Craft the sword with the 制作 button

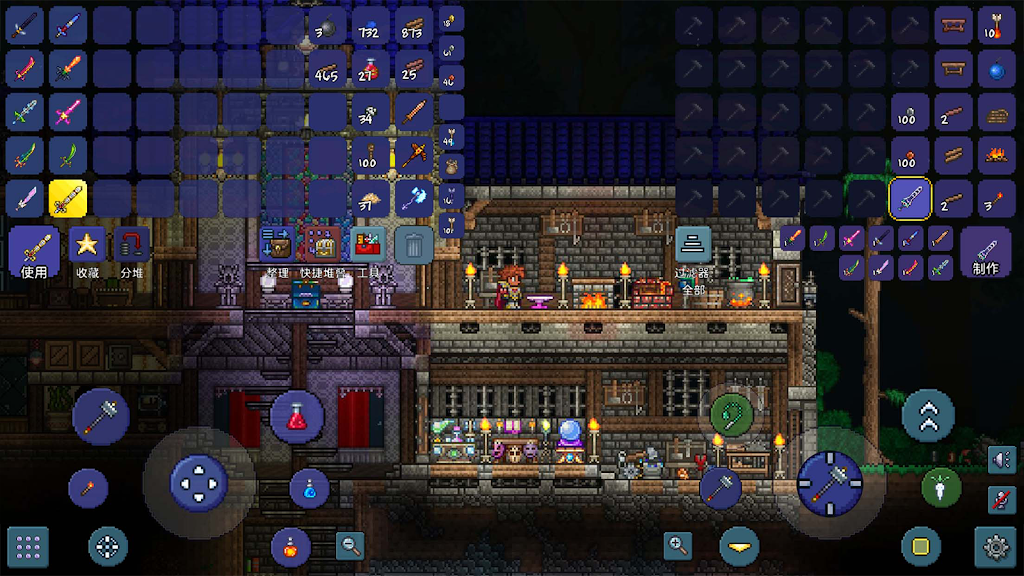pos(984,250)
